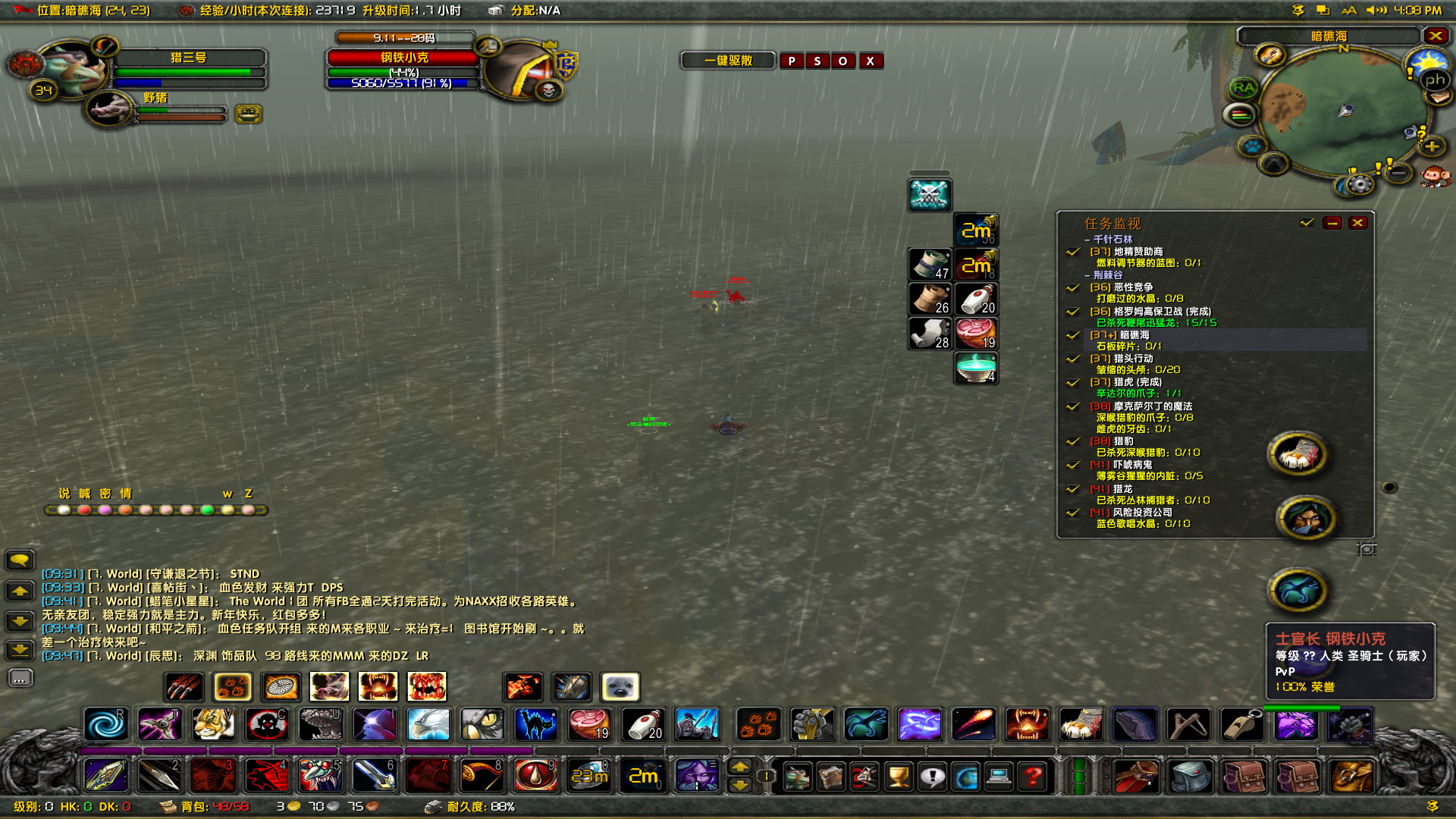
Task: Select the eagle aspect ability icon
Action: tap(428, 724)
